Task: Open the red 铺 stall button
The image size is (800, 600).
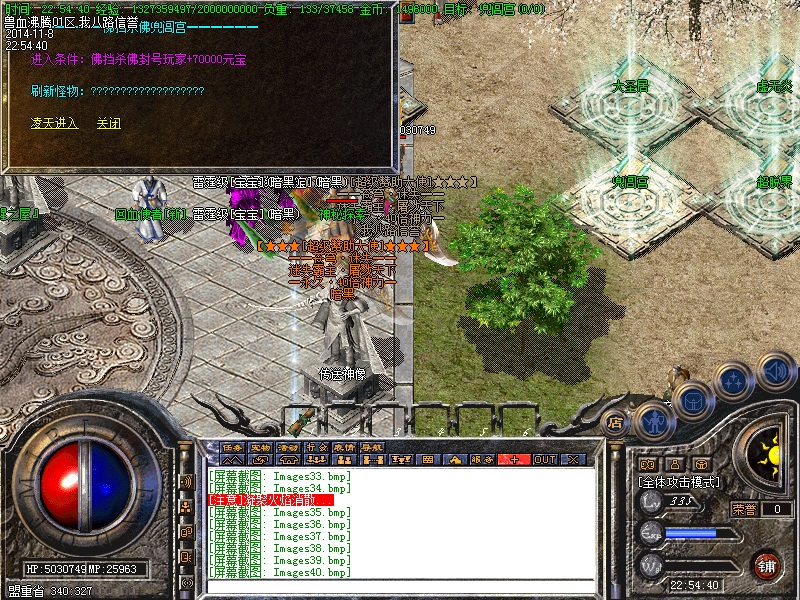Action: (767, 564)
